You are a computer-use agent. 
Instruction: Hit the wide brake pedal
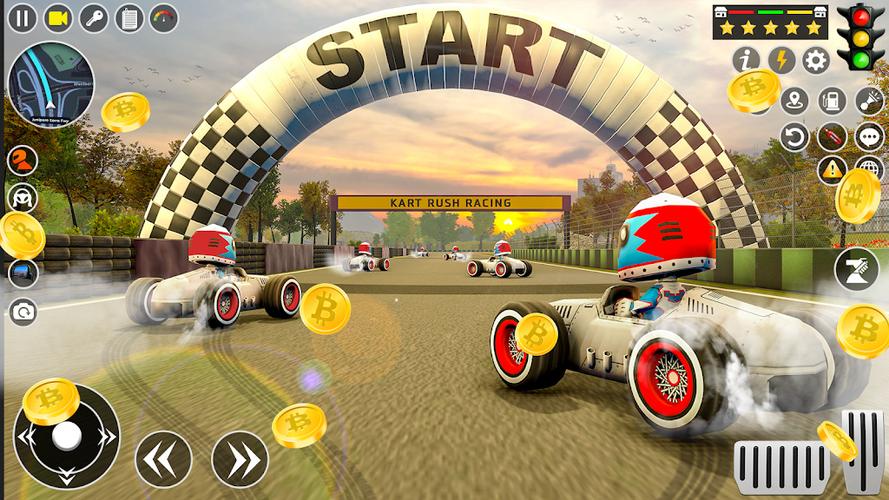781,466
